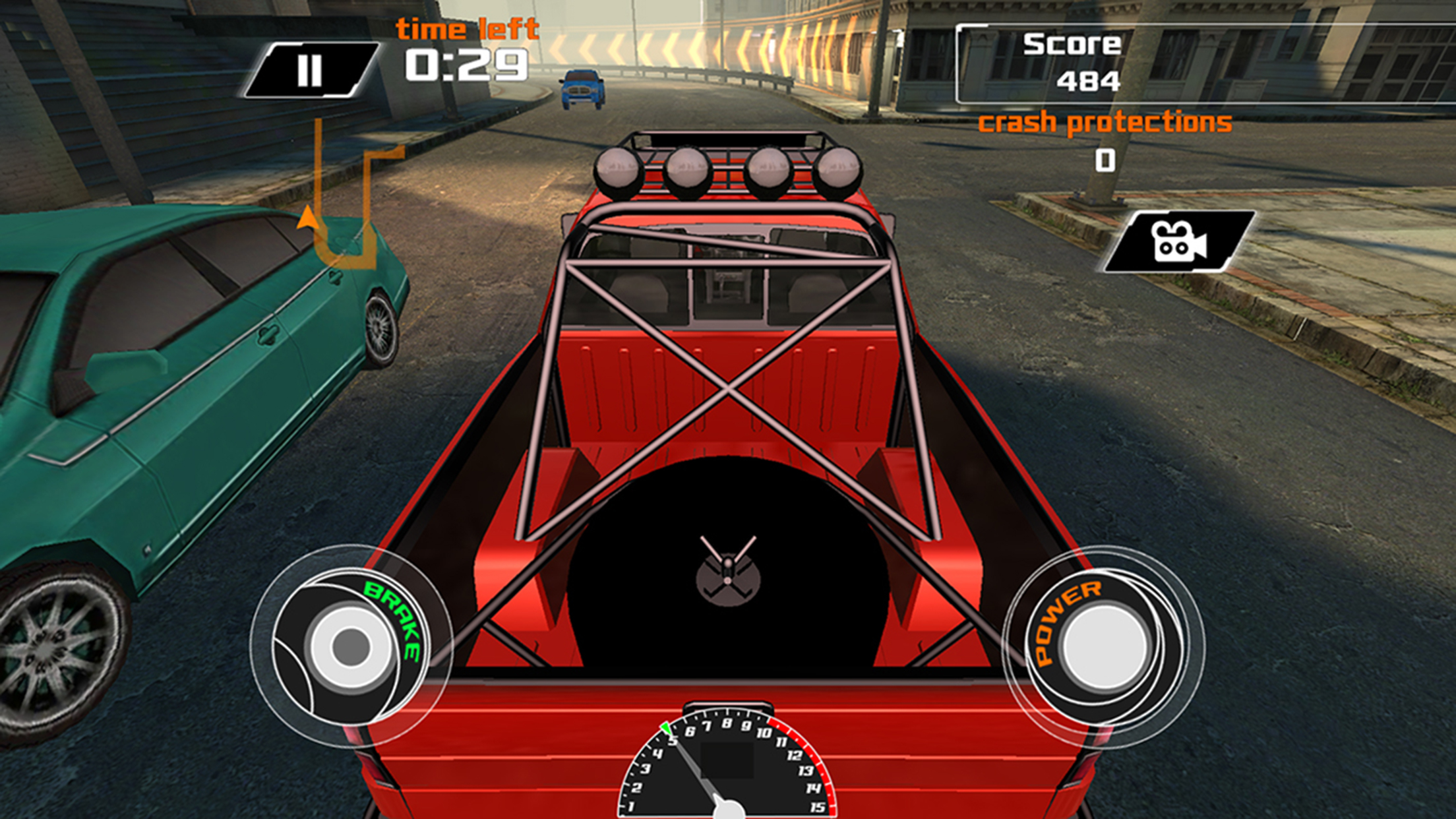Switch view with the camera icon
1456x819 pixels.
coord(1179,242)
